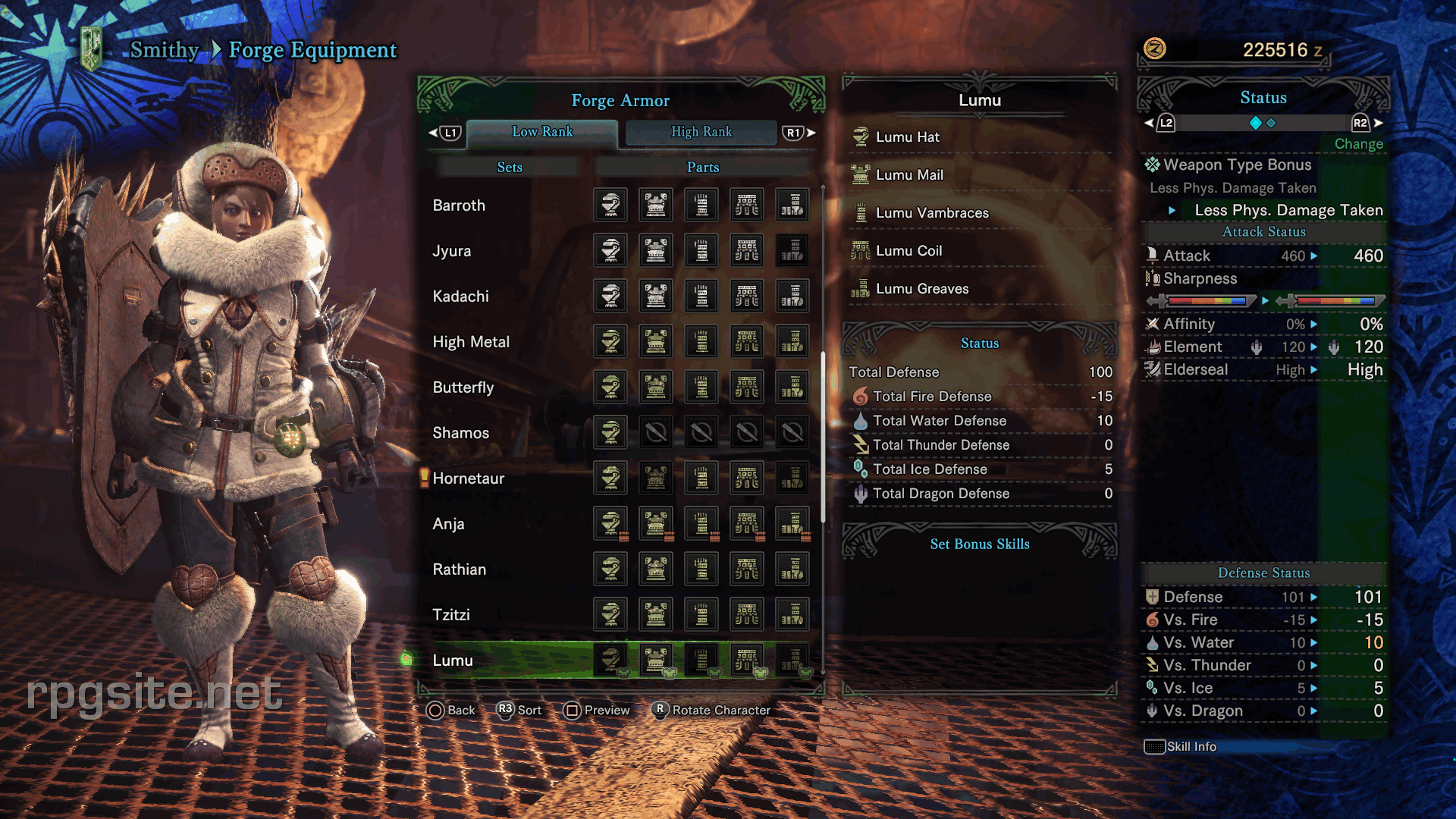Select the Tzitzi armor set
Viewport: 1456px width, 819px height.
tap(451, 615)
